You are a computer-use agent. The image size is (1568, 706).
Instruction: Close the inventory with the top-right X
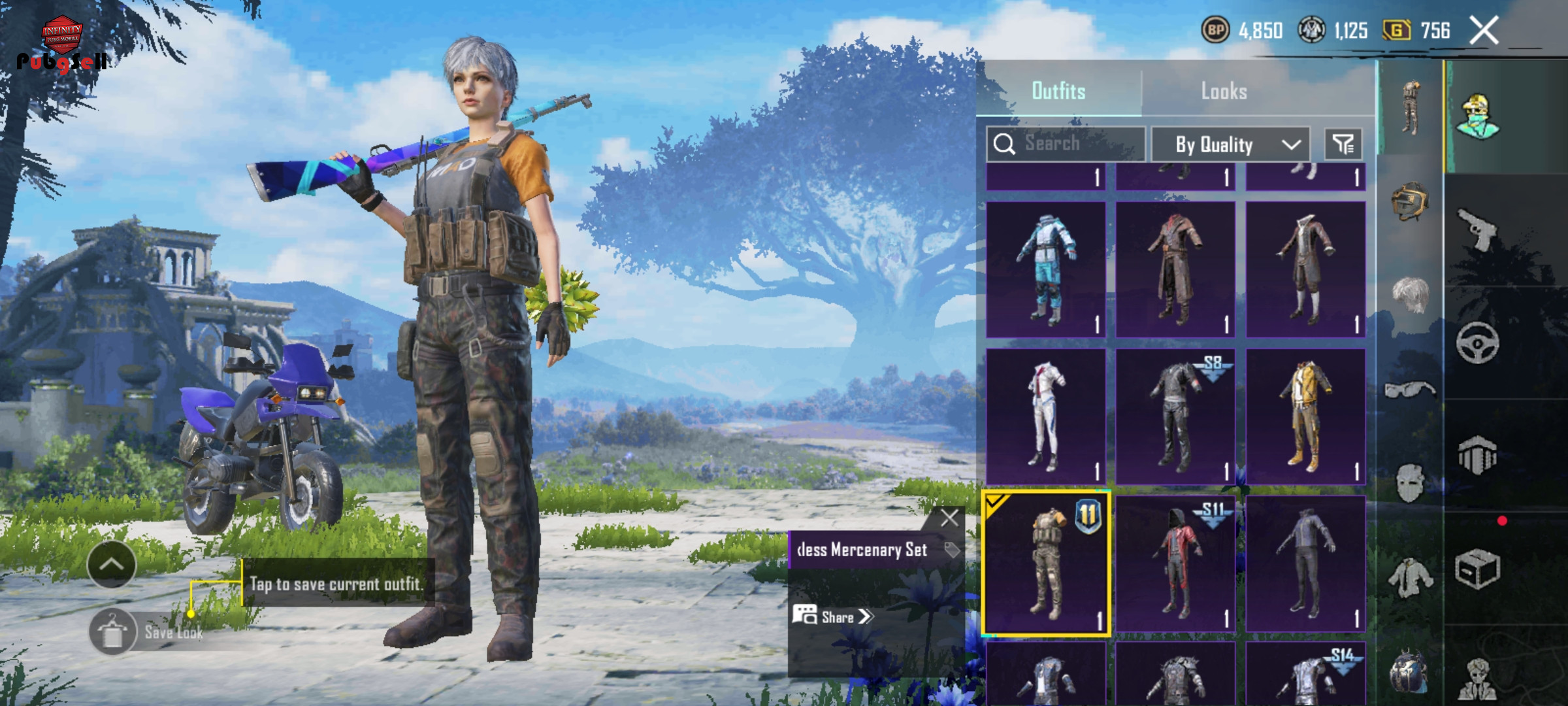(x=1484, y=30)
